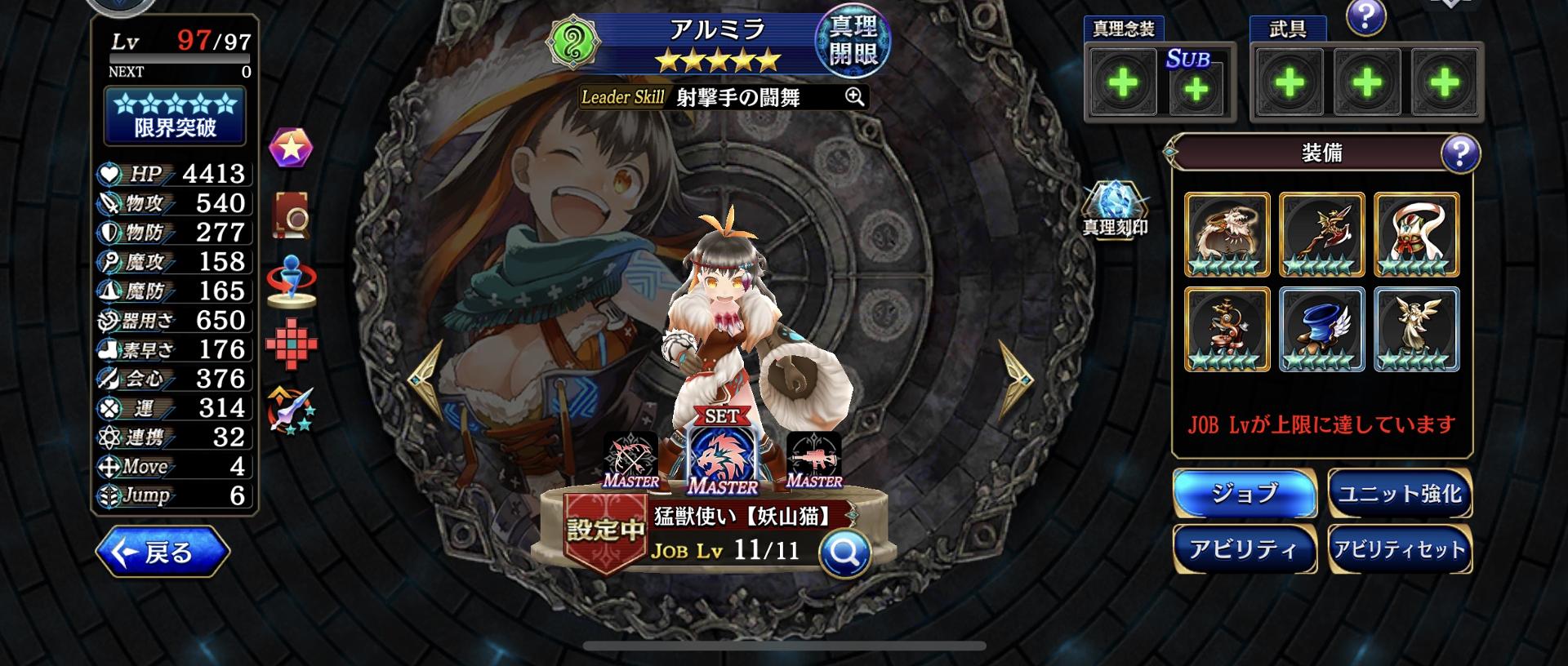The height and width of the screenshot is (666, 1568).
Task: Switch to the previous unit with left arrow
Action: coord(426,378)
